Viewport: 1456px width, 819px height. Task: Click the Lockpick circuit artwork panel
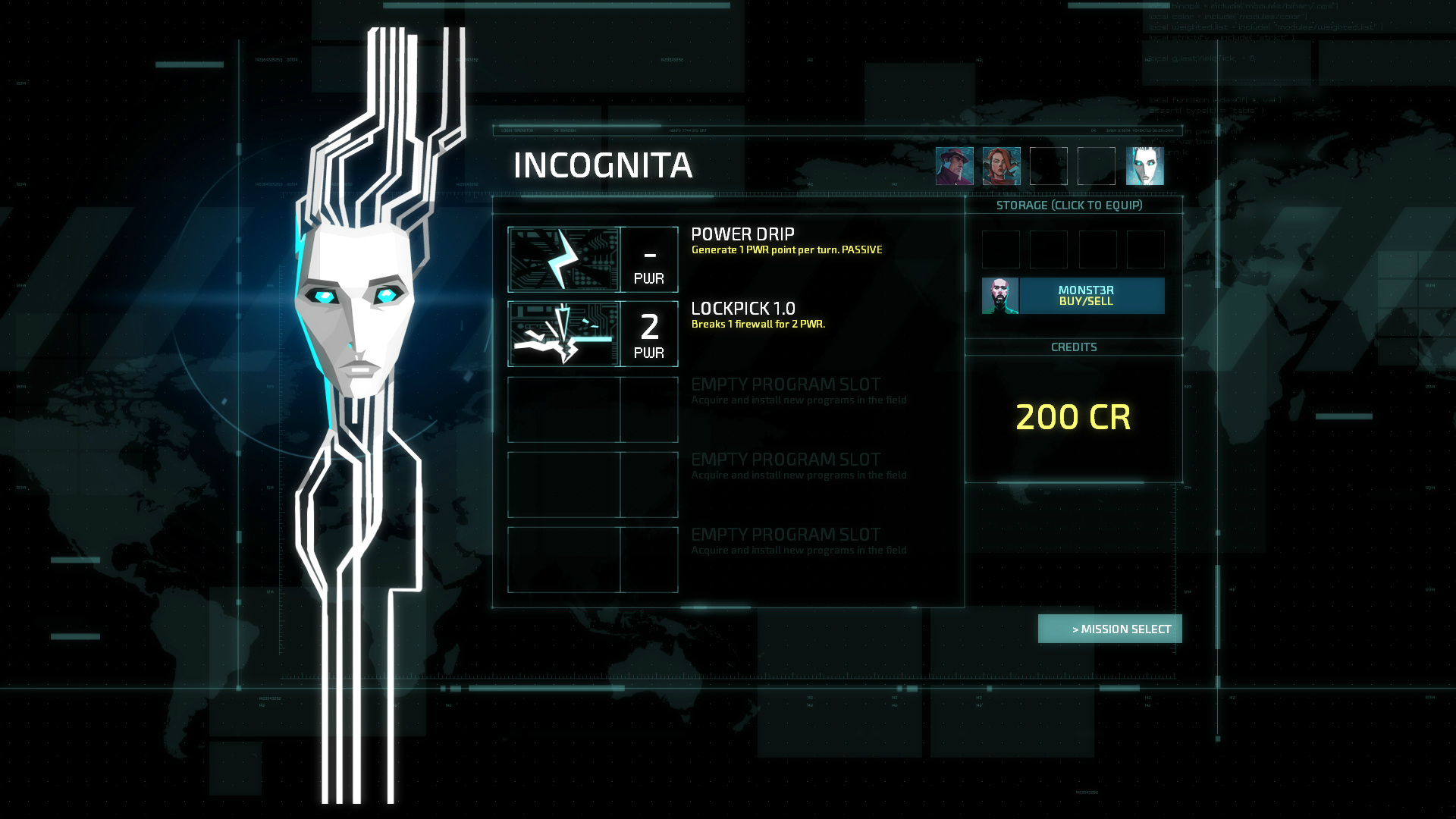pos(565,334)
